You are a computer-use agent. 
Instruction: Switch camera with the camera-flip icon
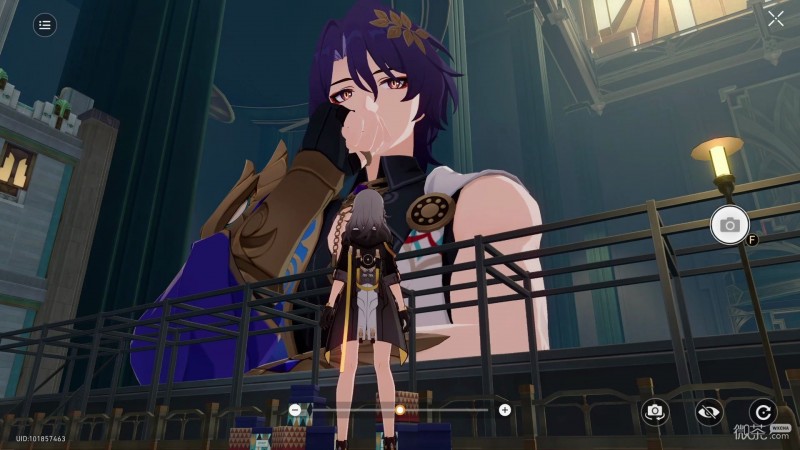[655, 411]
